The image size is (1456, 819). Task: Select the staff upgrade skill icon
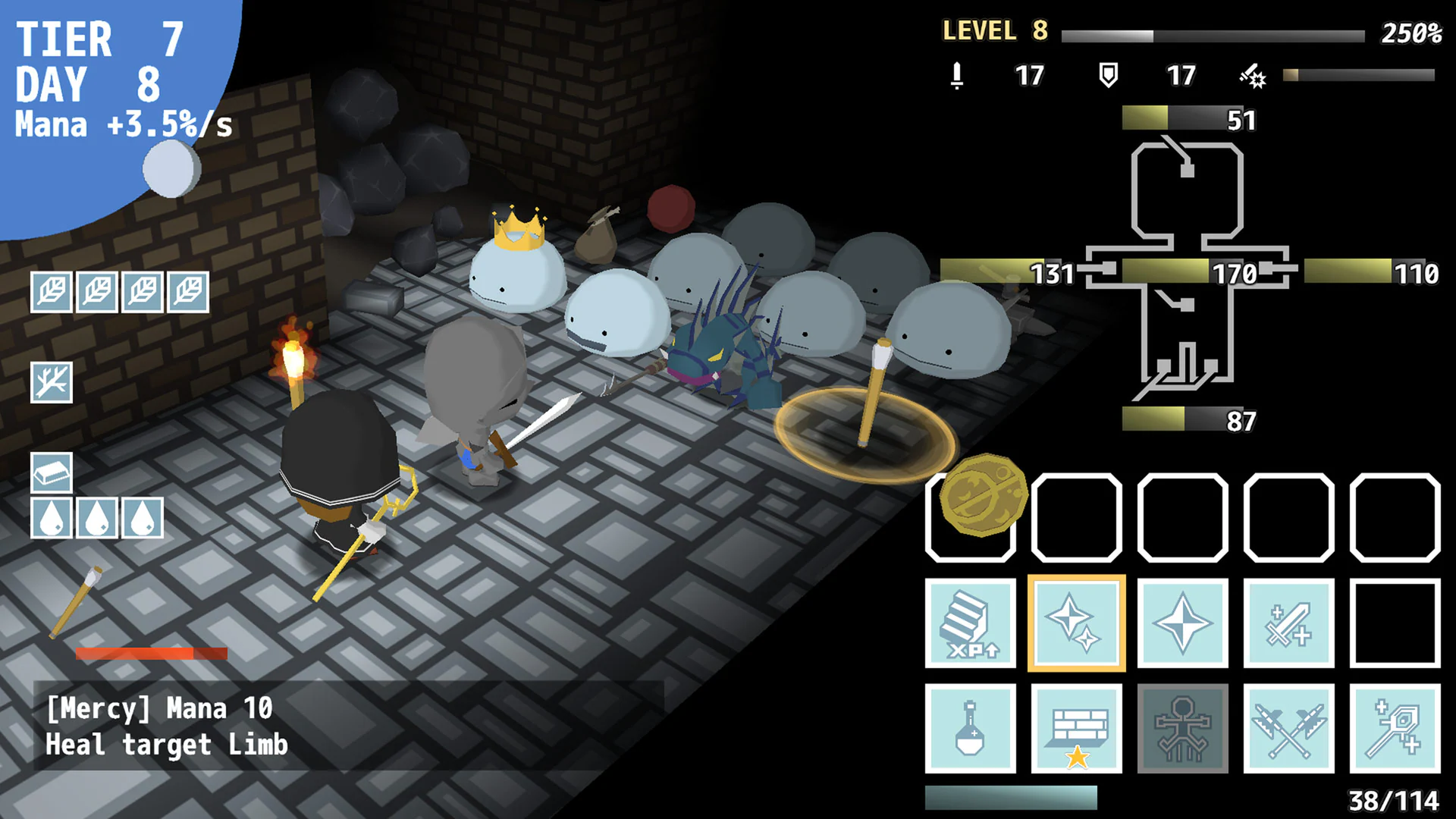tap(1395, 730)
